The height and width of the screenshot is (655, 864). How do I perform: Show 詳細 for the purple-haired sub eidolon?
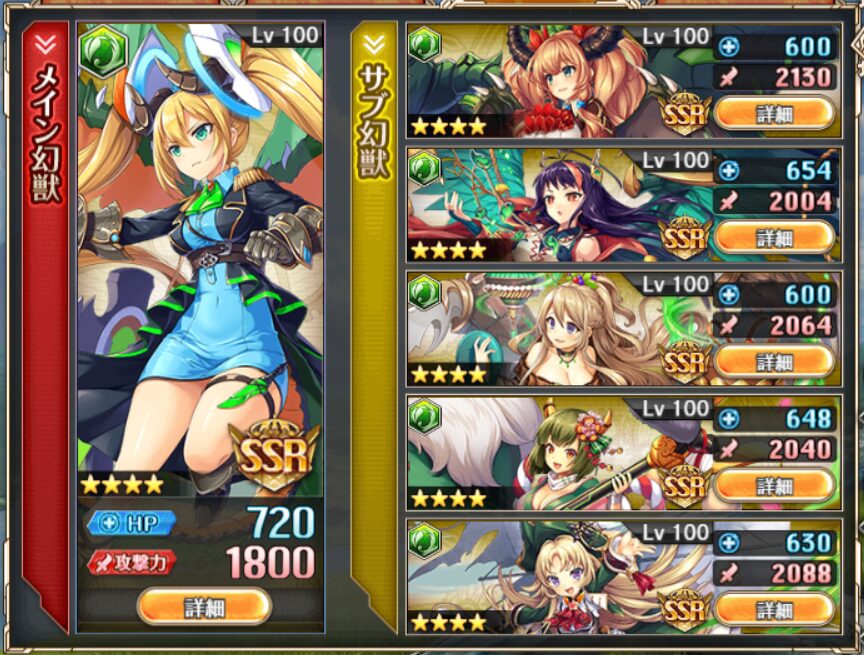[775, 237]
